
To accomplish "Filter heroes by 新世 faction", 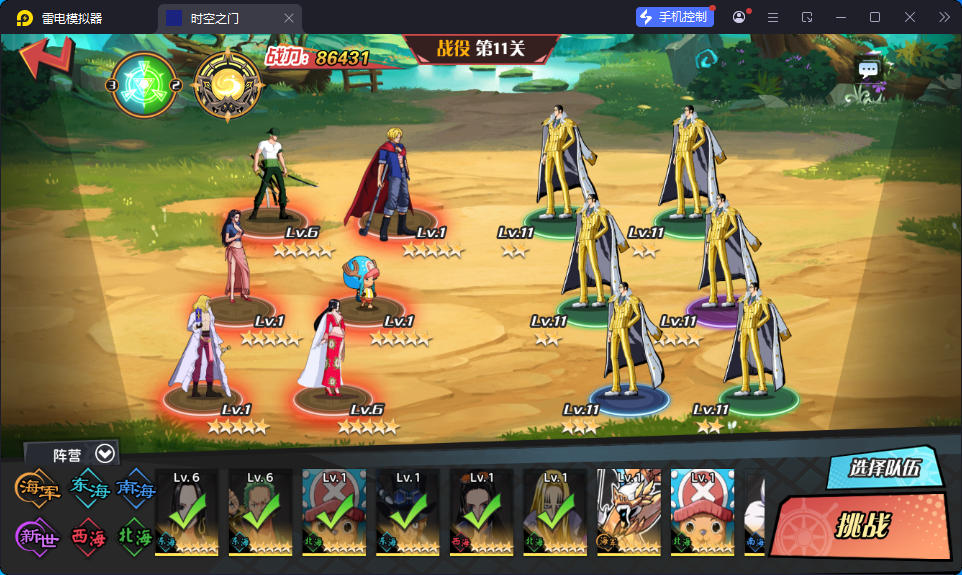I will [37, 536].
